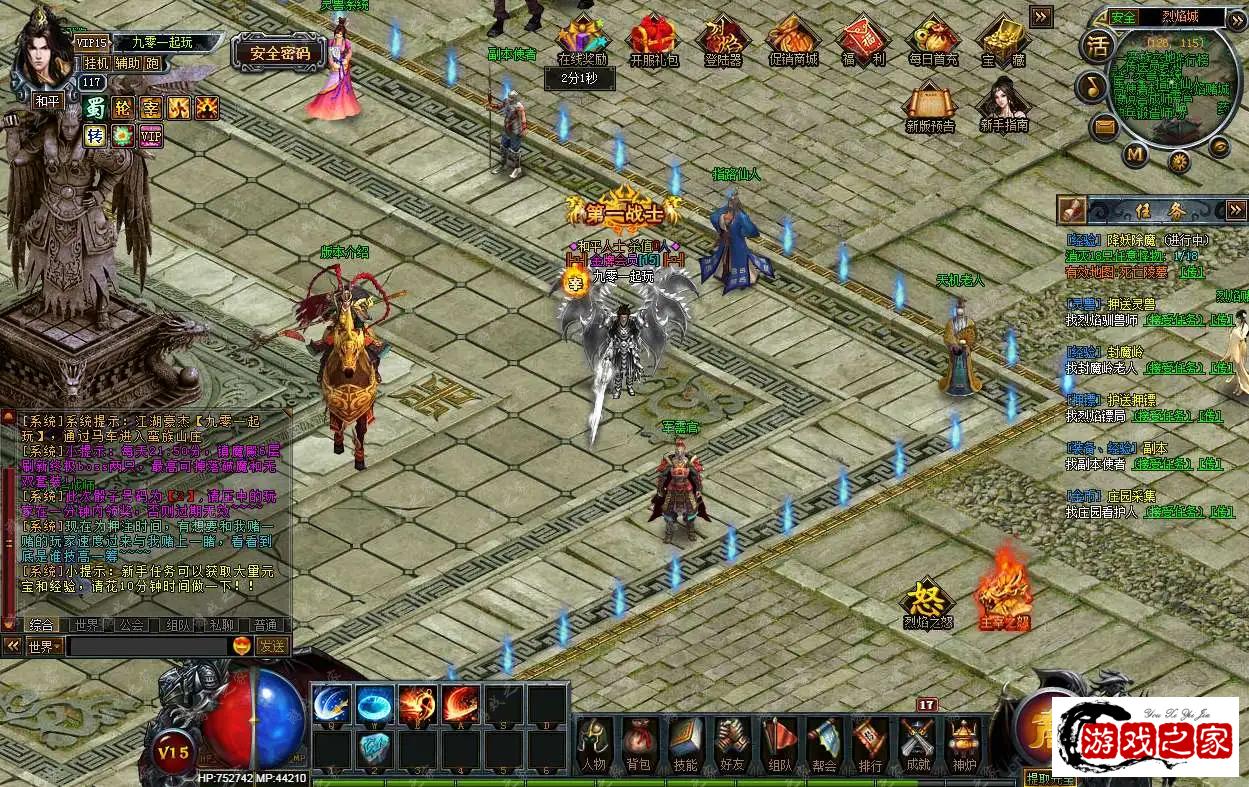
Task: View the 排行 rankings scroll
Action: [x=870, y=745]
